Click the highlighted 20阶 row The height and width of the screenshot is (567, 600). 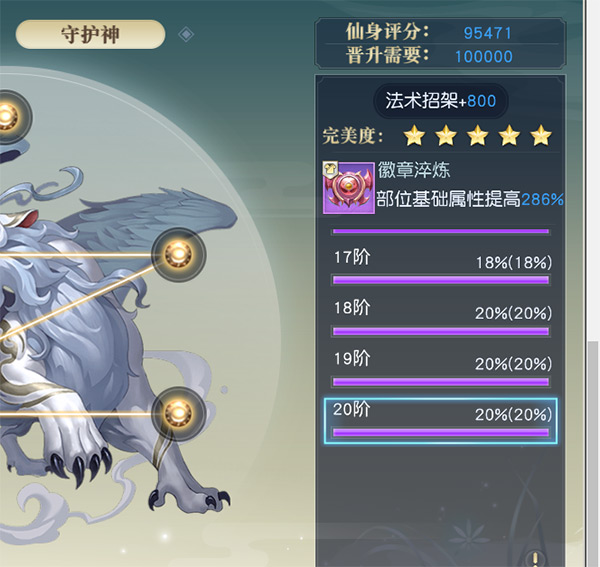click(441, 421)
